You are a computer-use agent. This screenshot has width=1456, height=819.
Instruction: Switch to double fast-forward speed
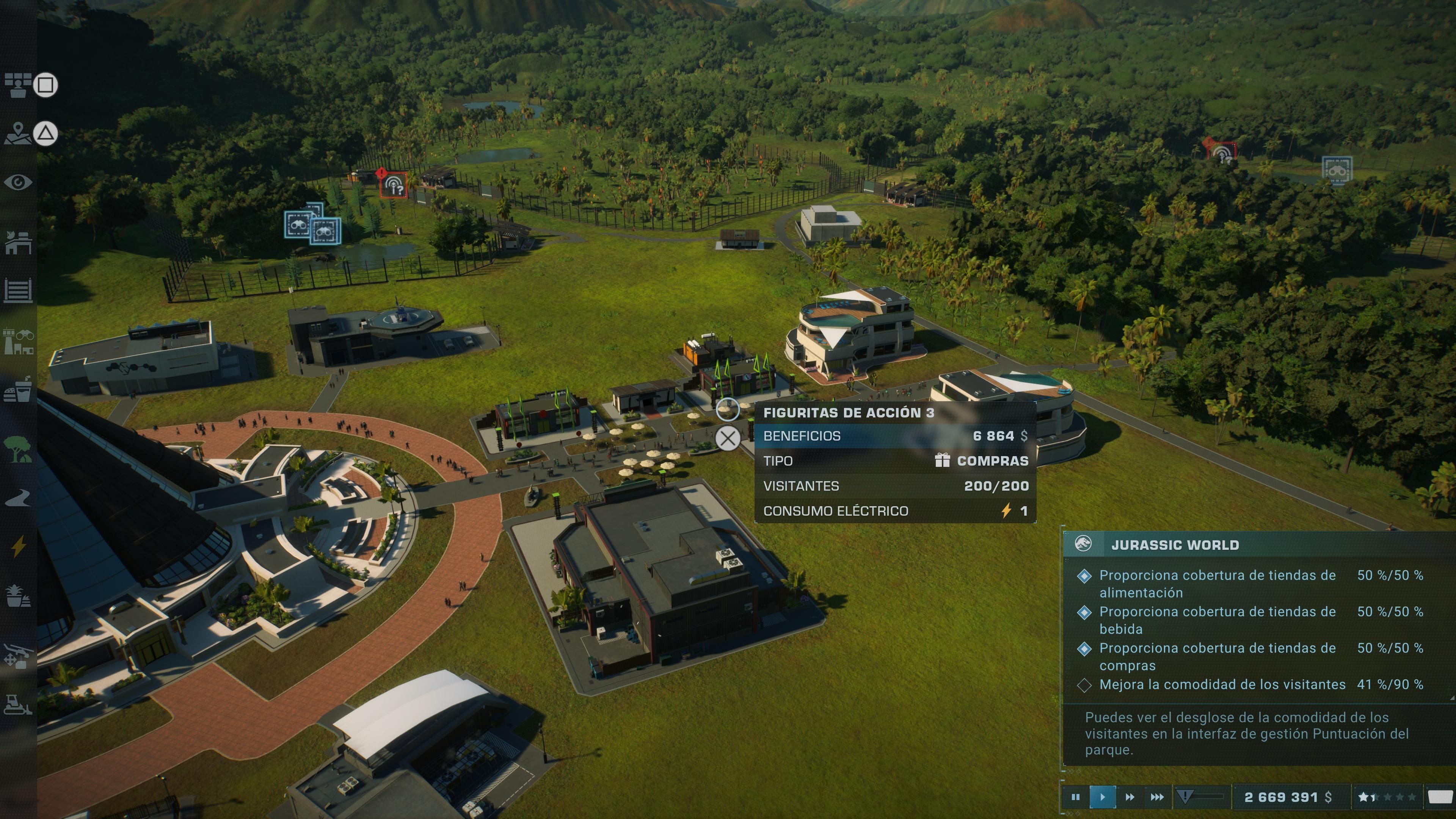[1129, 797]
